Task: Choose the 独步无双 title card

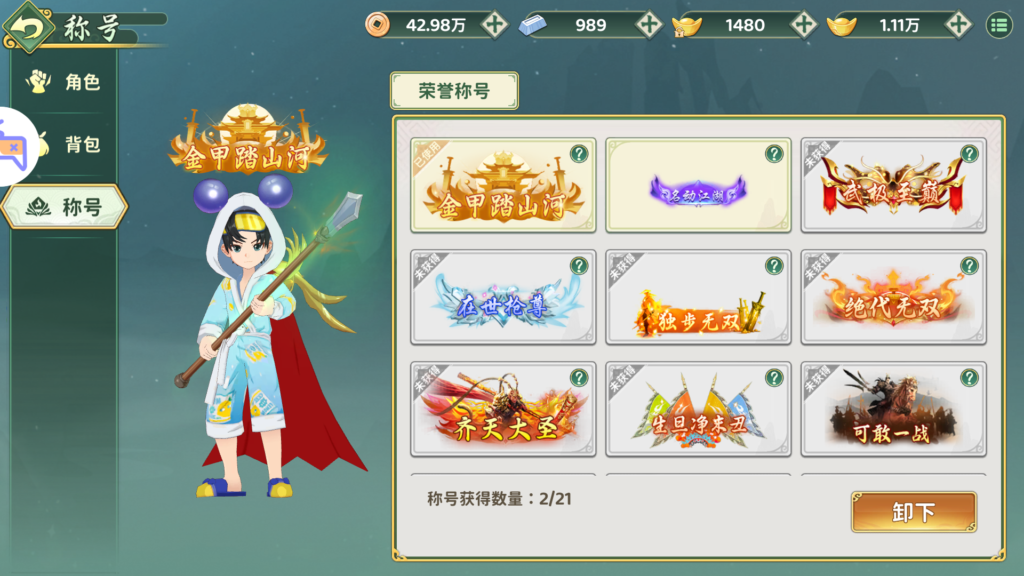Action: point(698,297)
